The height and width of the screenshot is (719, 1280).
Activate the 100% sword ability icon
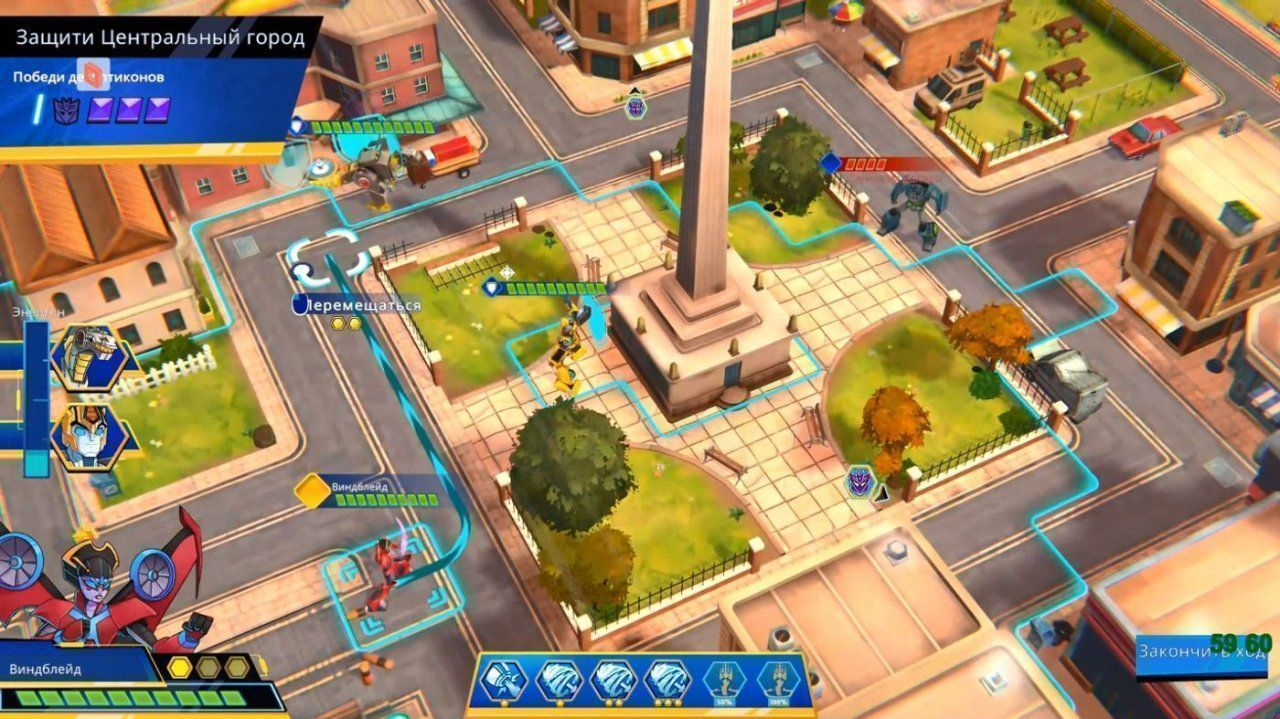pos(779,681)
